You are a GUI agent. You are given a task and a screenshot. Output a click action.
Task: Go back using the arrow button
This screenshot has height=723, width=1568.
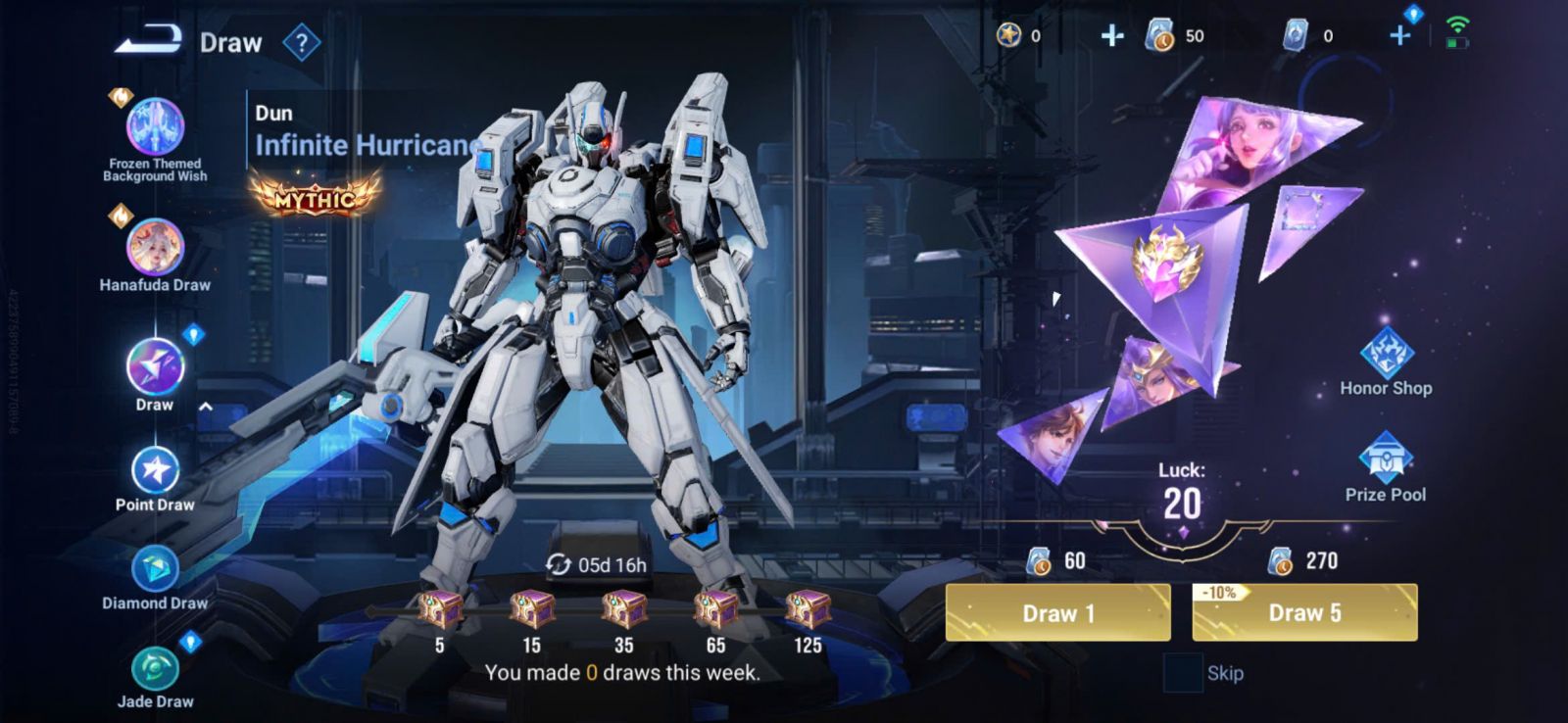click(x=148, y=41)
